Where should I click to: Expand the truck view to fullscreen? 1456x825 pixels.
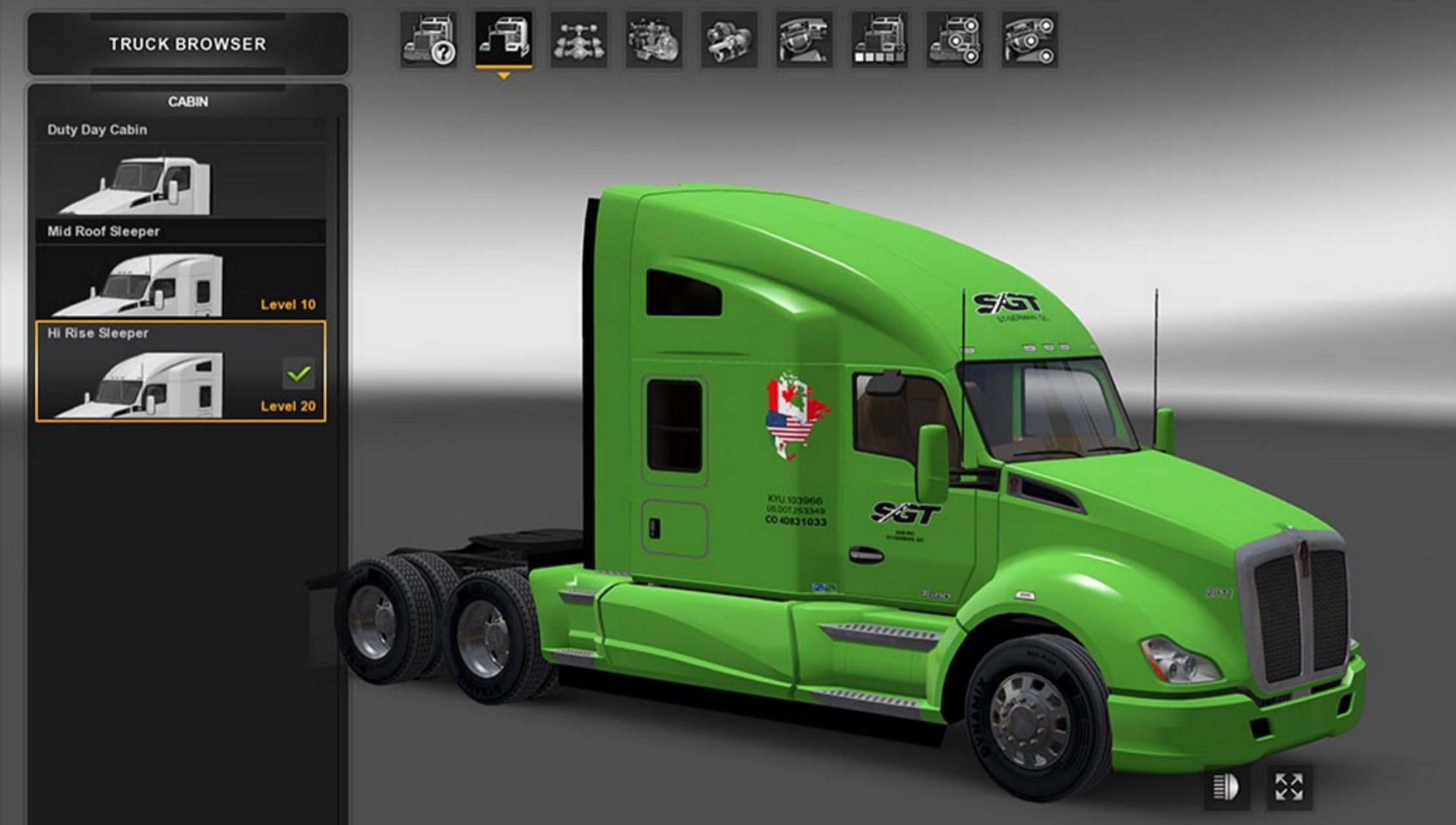tap(1289, 787)
